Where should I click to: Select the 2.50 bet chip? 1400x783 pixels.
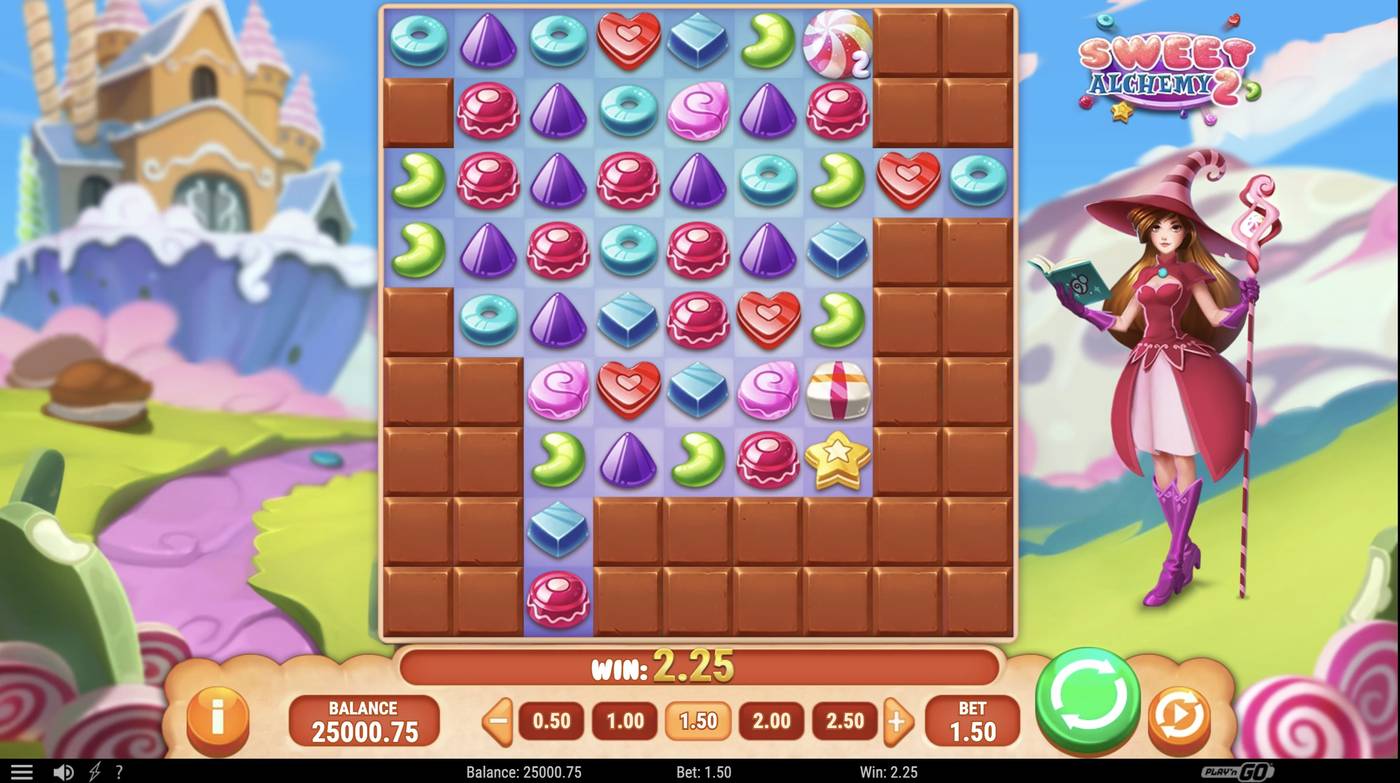tap(844, 721)
